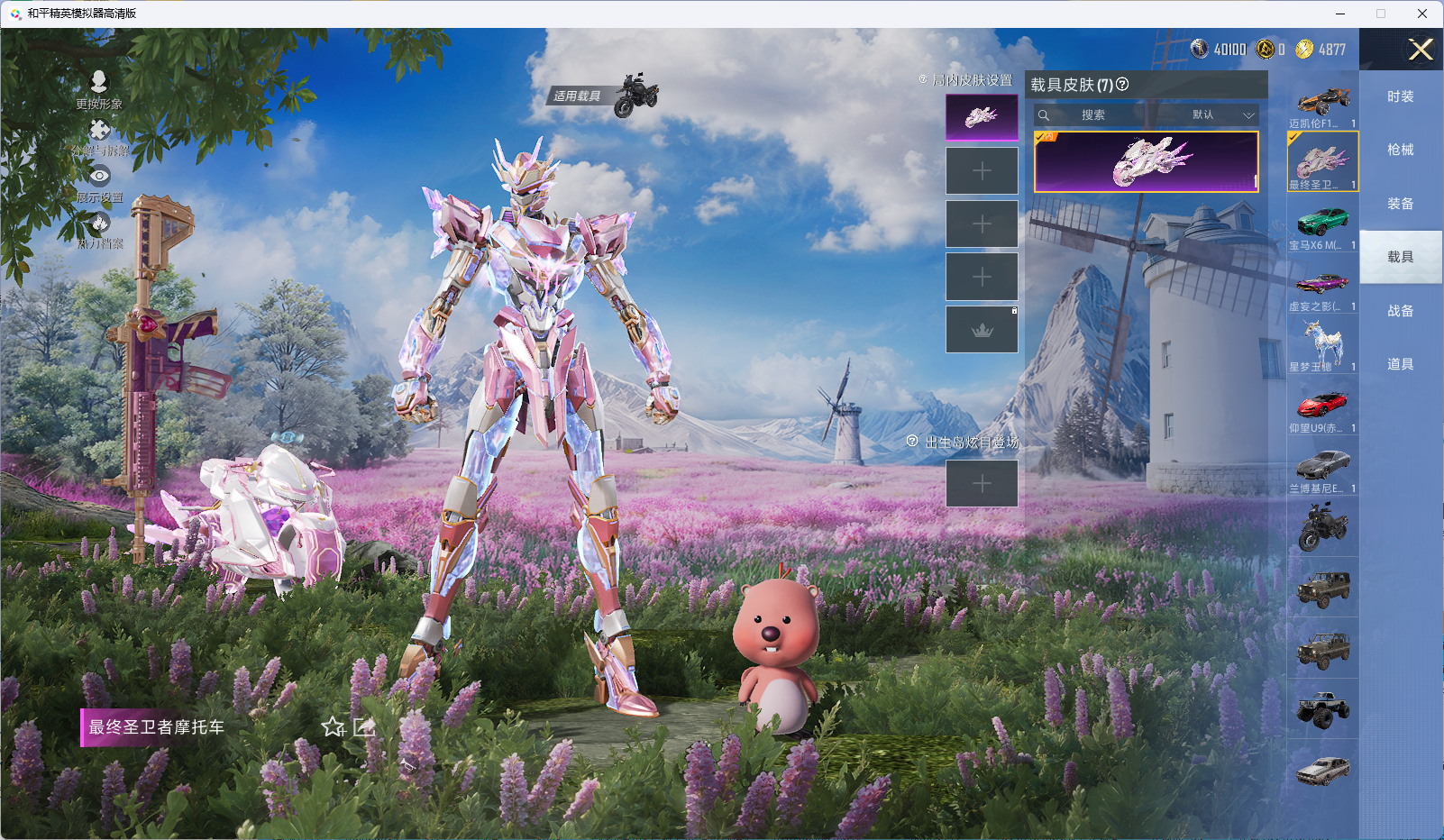Select the green BMW X6 M vehicle

pos(1322,222)
